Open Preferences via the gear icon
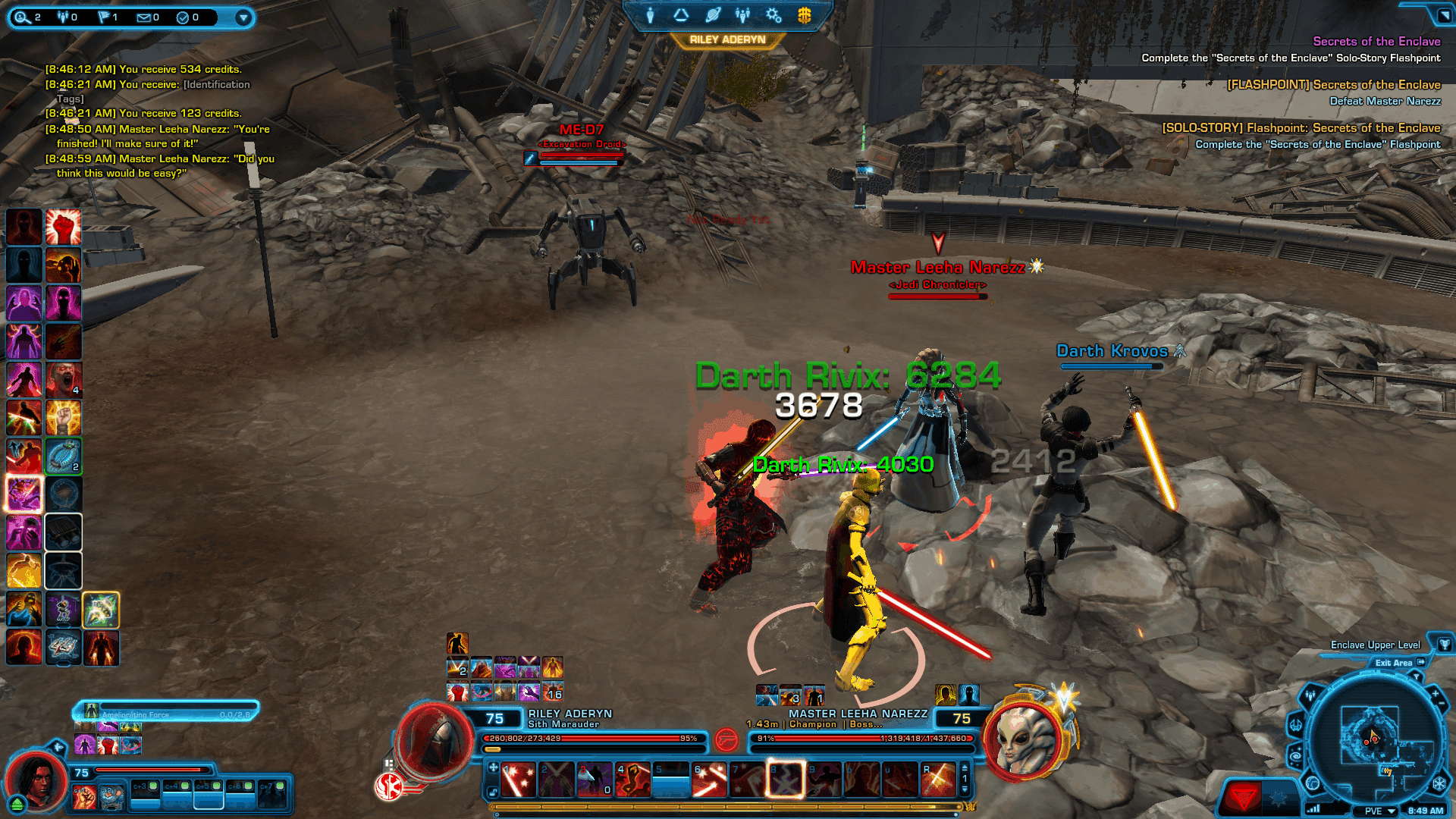Screen dimensions: 1456x819 (x=772, y=15)
